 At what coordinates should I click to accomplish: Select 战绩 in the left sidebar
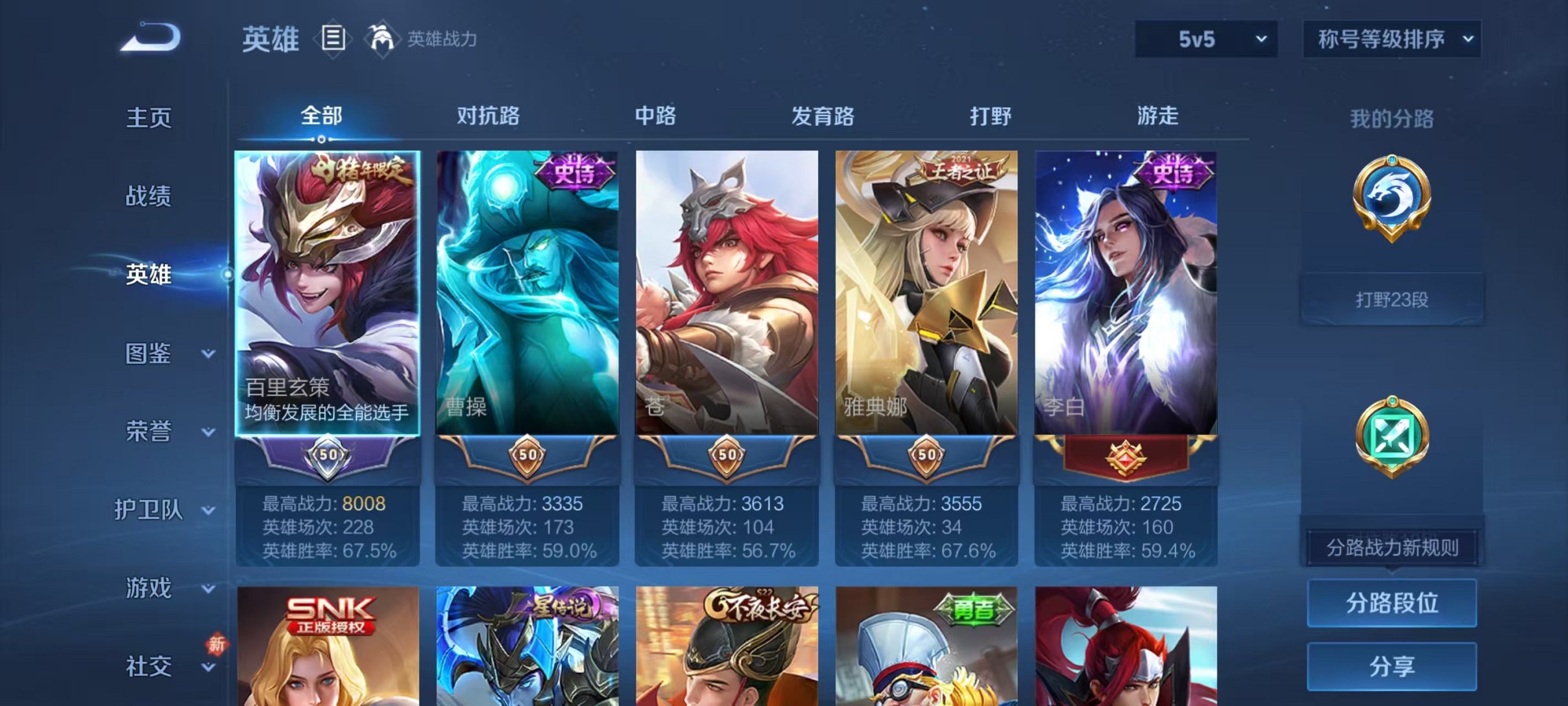pyautogui.click(x=149, y=196)
